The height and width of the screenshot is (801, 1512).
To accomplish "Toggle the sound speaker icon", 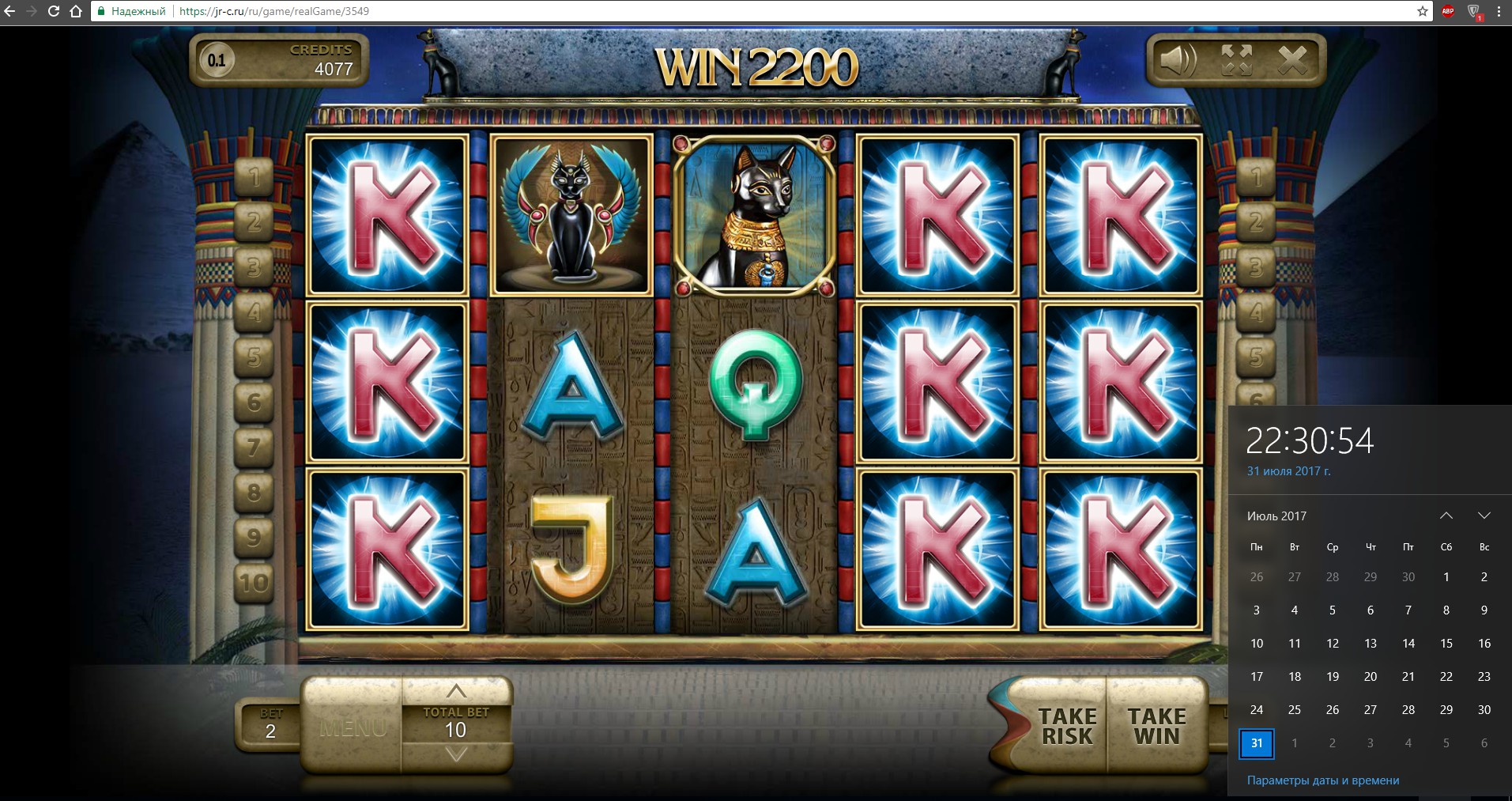I will [1178, 60].
